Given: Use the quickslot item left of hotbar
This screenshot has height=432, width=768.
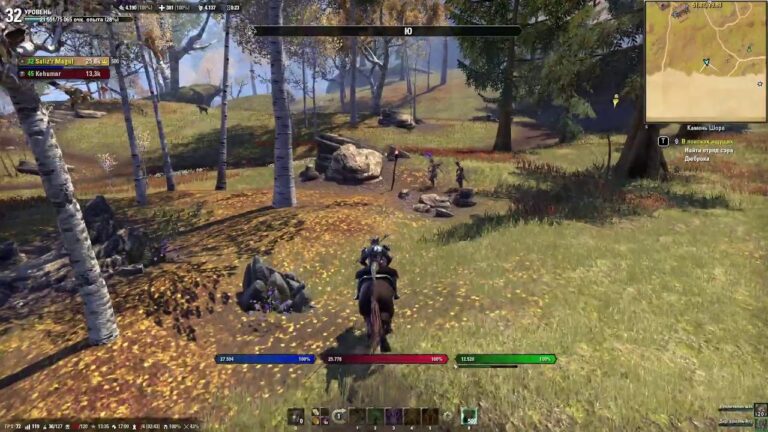Looking at the screenshot, I should click(x=296, y=416).
